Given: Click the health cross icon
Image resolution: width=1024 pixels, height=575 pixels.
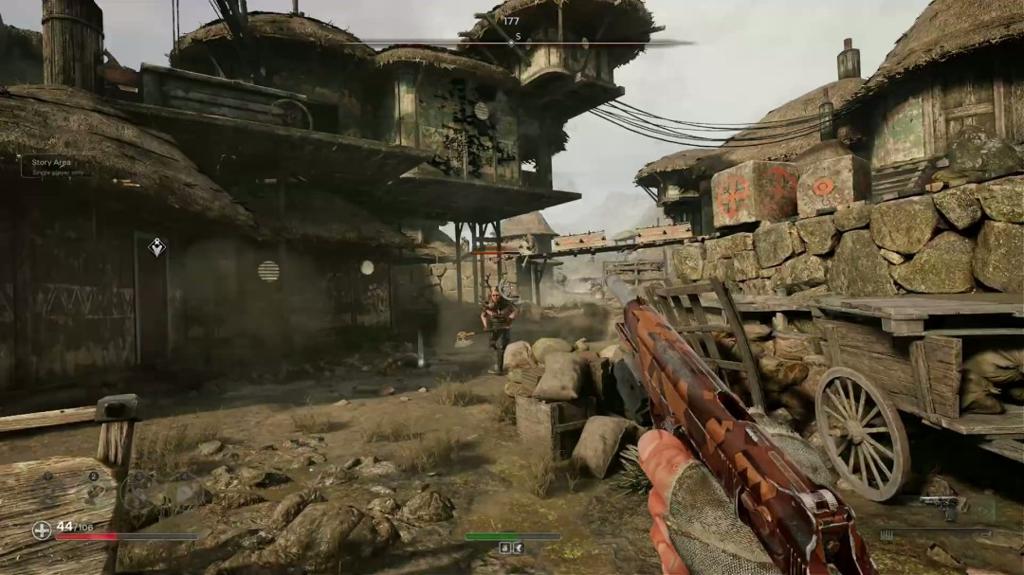Looking at the screenshot, I should pyautogui.click(x=42, y=530).
